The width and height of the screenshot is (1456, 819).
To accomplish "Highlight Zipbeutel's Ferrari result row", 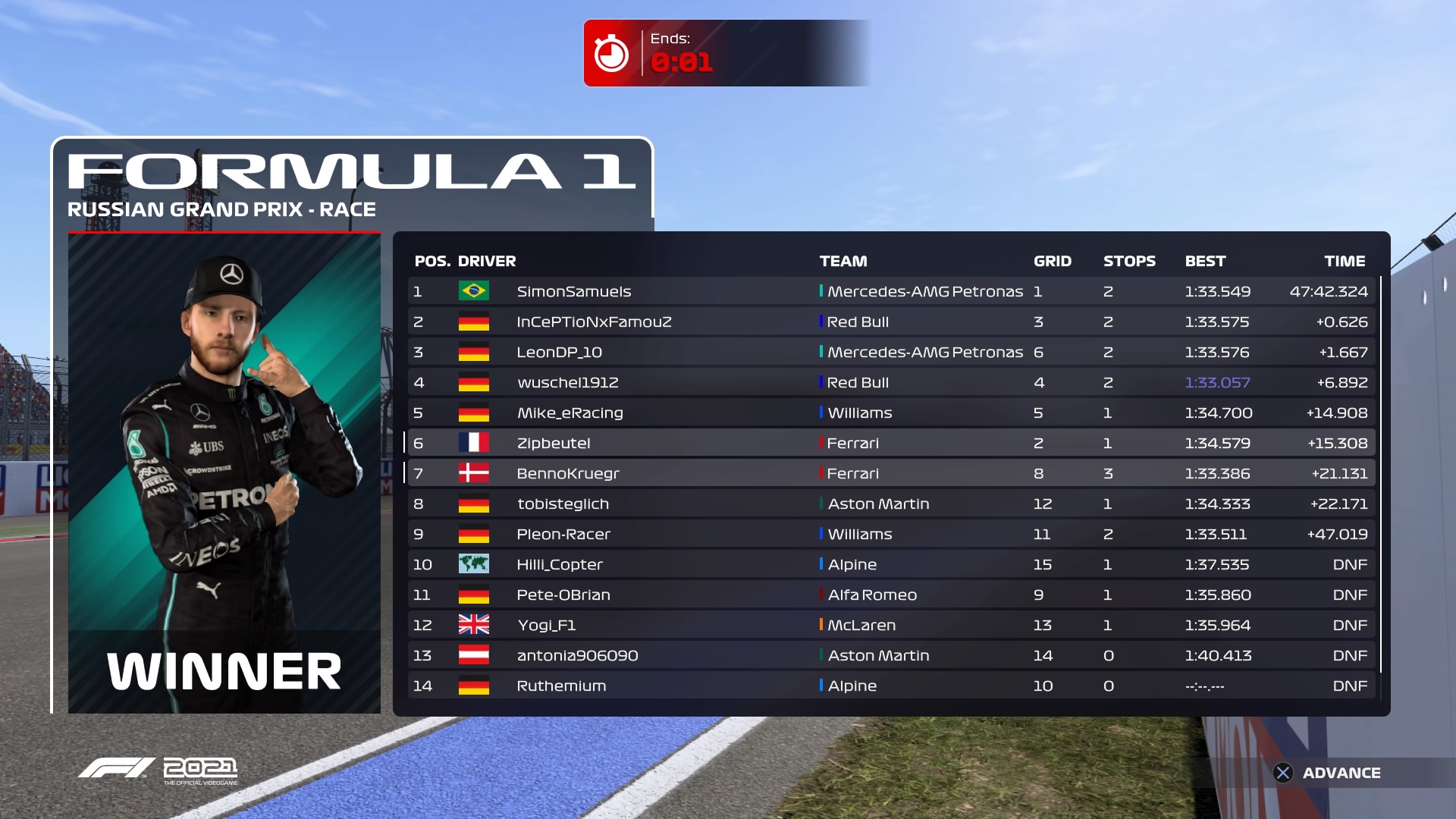I will (x=554, y=443).
